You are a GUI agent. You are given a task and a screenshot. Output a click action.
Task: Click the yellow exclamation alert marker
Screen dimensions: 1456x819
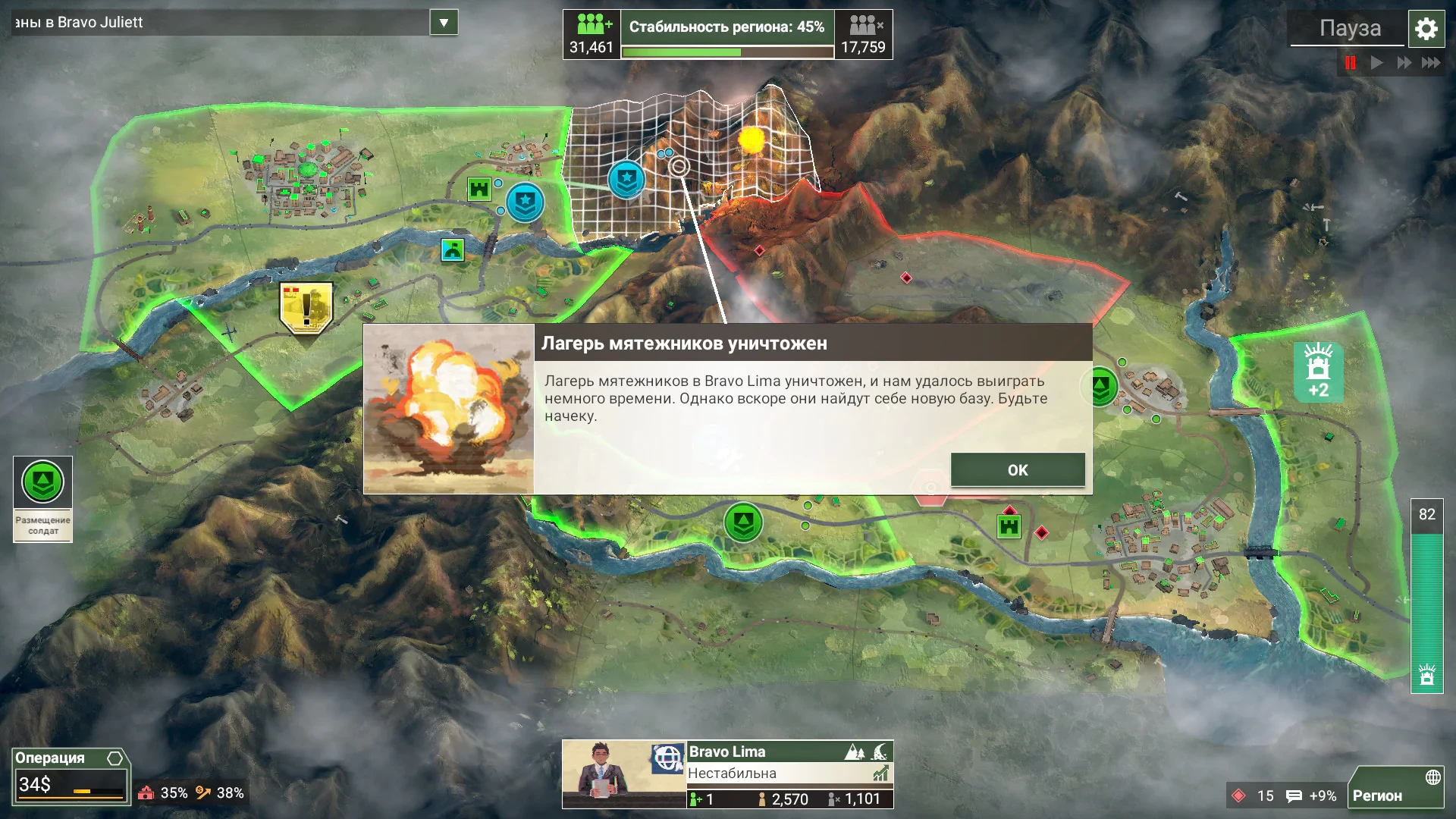(306, 308)
